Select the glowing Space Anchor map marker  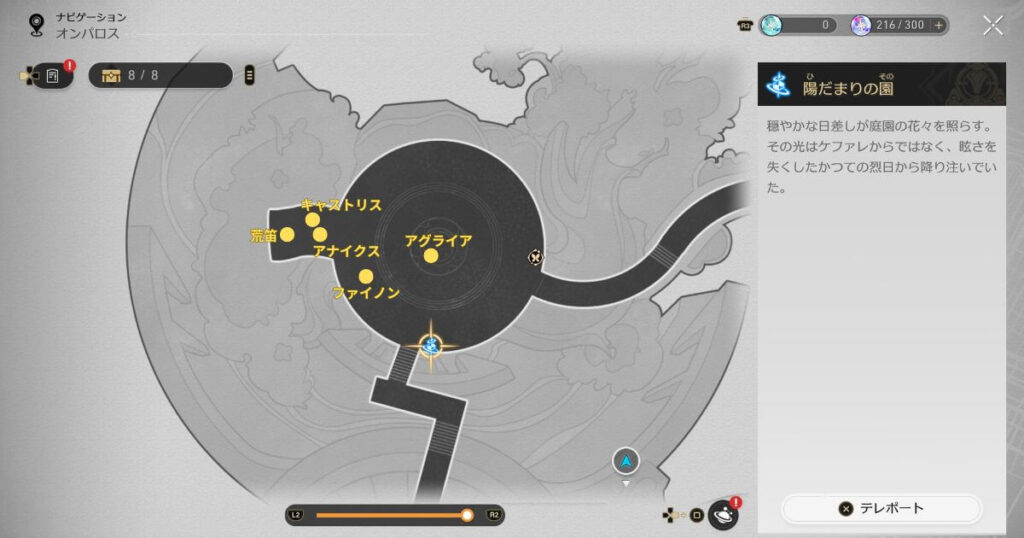tap(432, 346)
